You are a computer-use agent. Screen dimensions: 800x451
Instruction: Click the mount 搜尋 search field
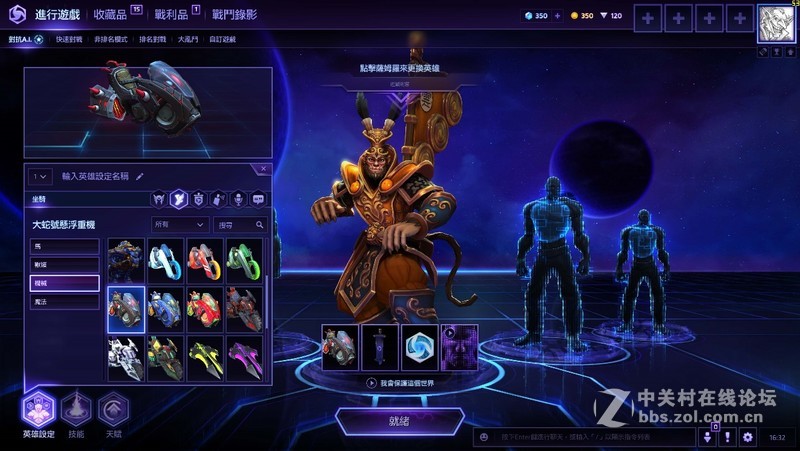pos(240,225)
